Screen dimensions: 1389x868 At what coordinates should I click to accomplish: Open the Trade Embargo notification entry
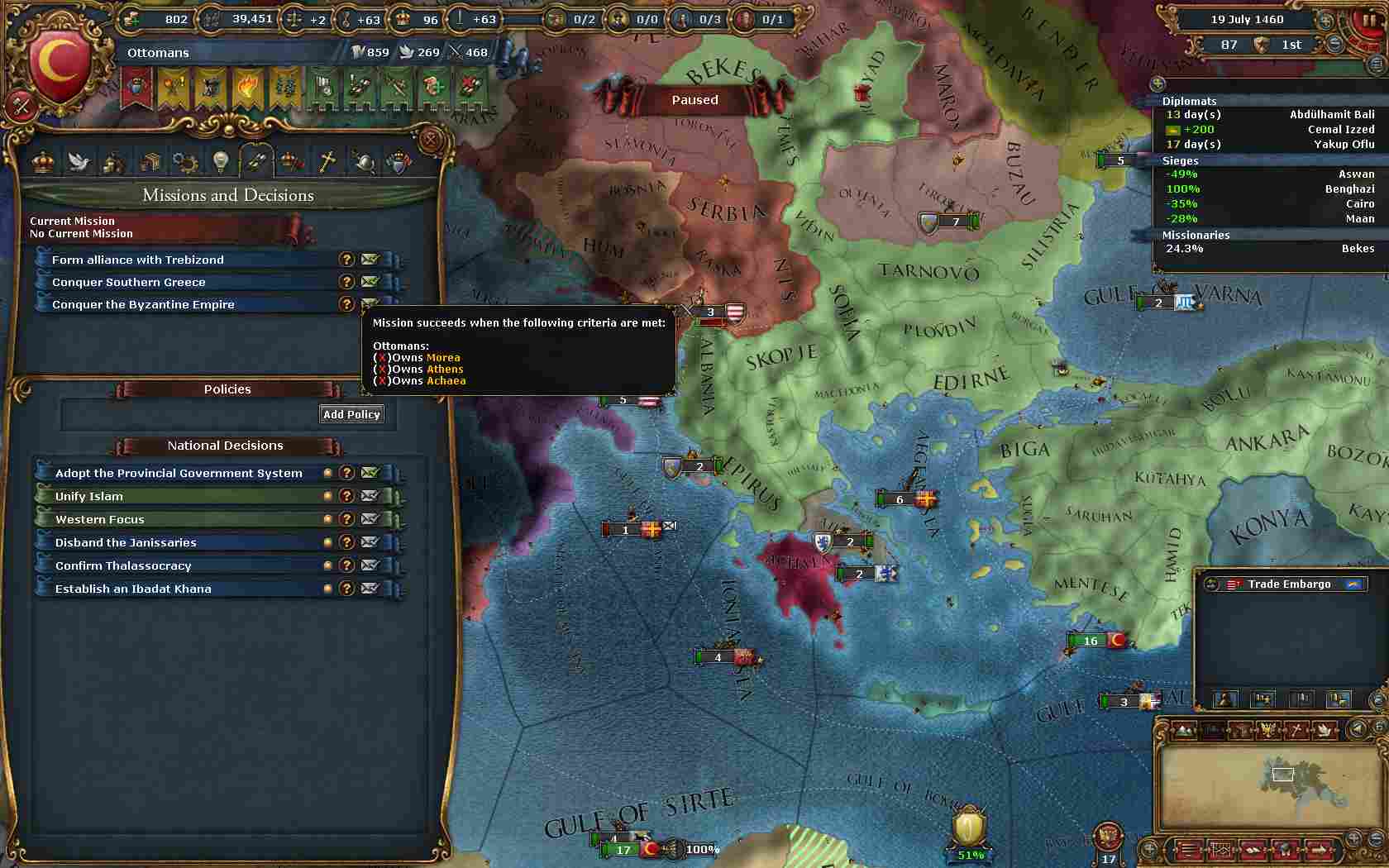point(1289,584)
